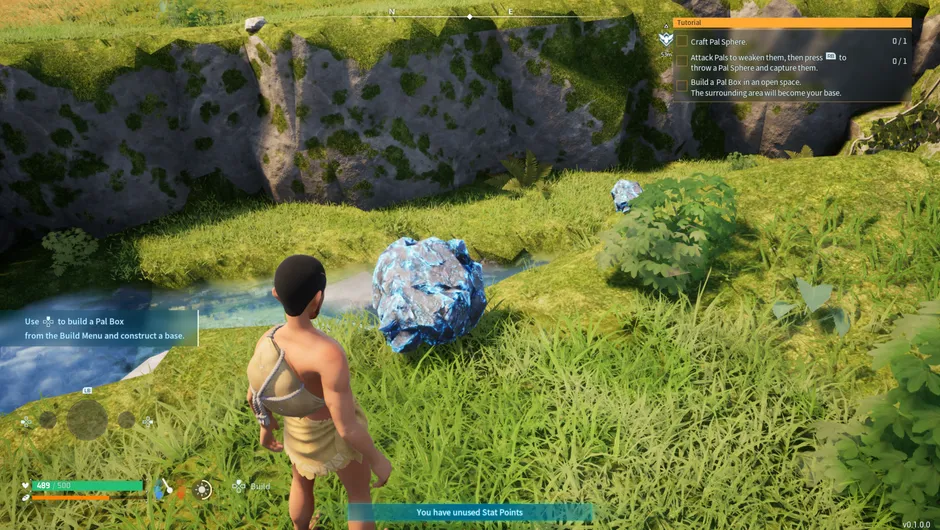Click the Pal Box build hint banner

[99, 329]
